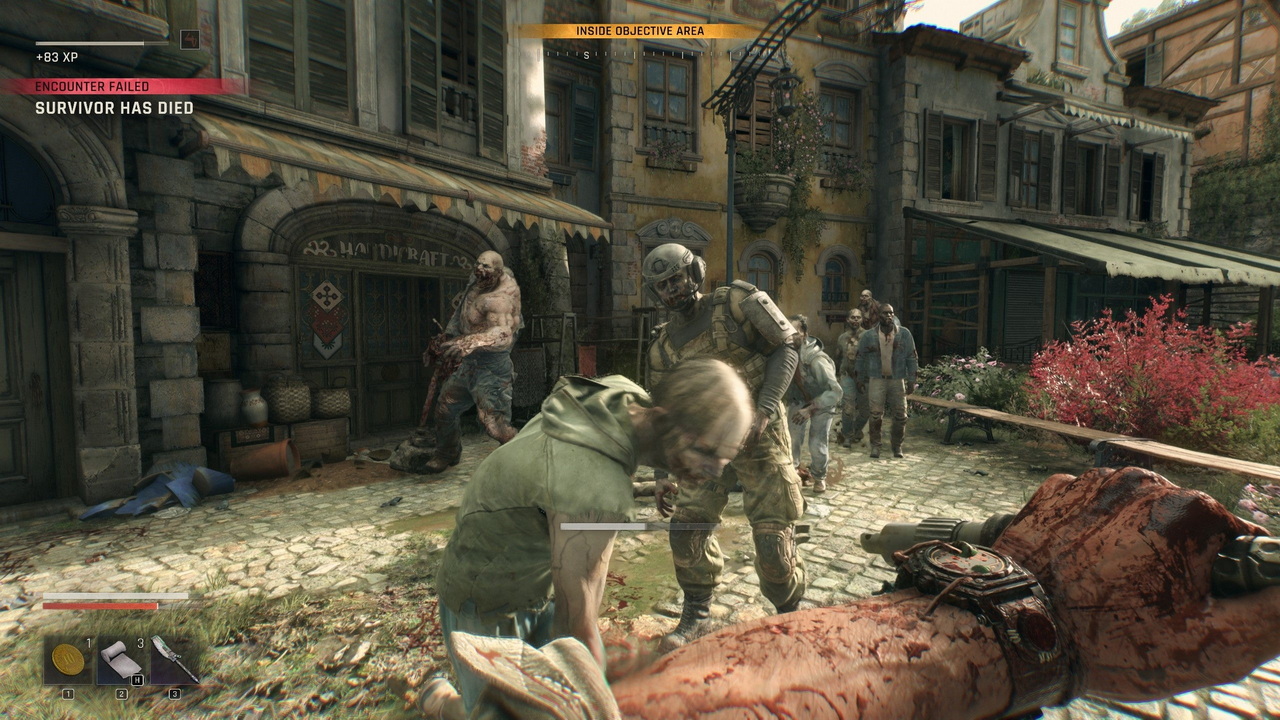1280x720 pixels.
Task: Click the red rune icon beside the XP bar
Action: coord(189,39)
